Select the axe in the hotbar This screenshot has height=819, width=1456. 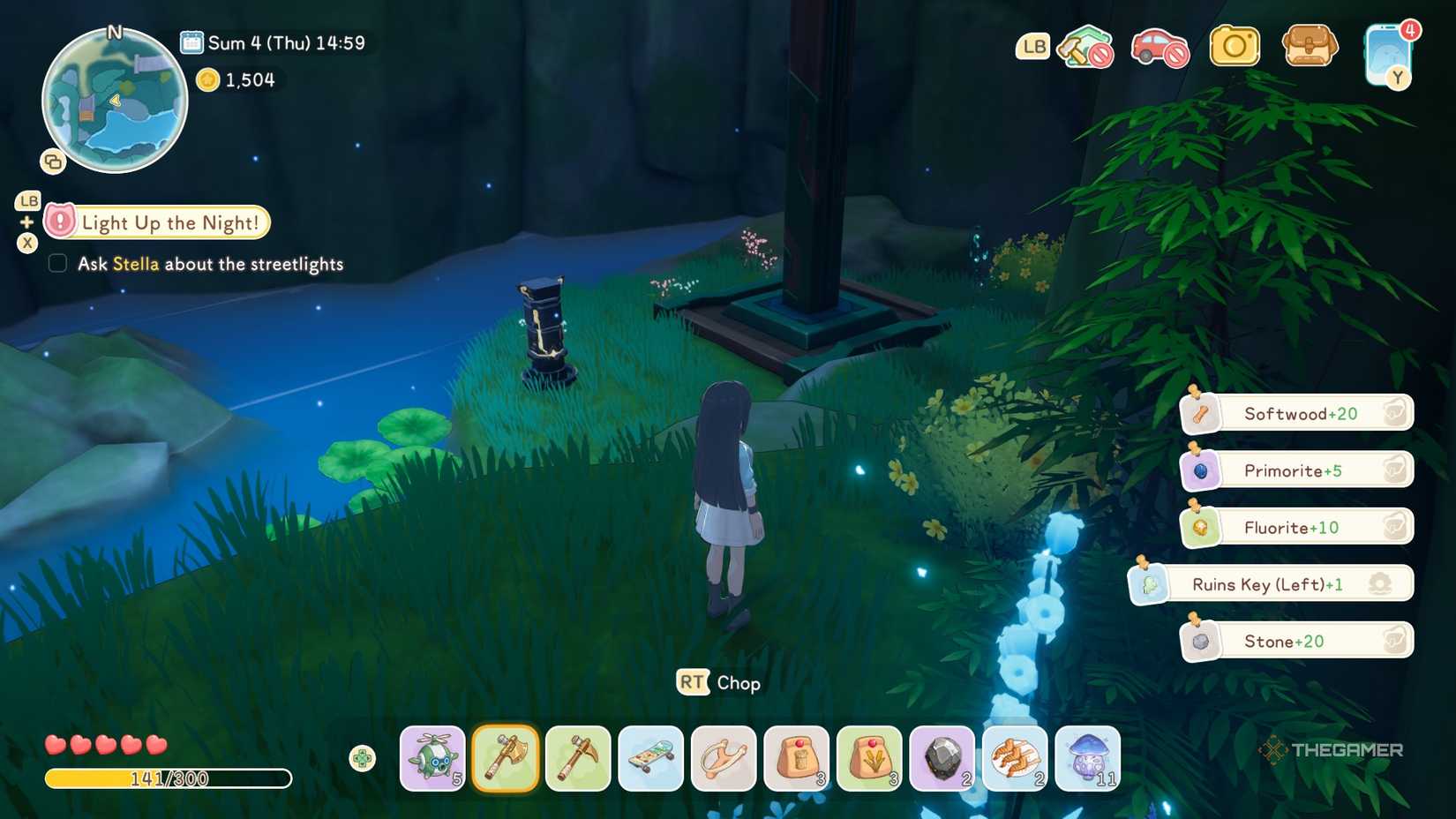[505, 757]
